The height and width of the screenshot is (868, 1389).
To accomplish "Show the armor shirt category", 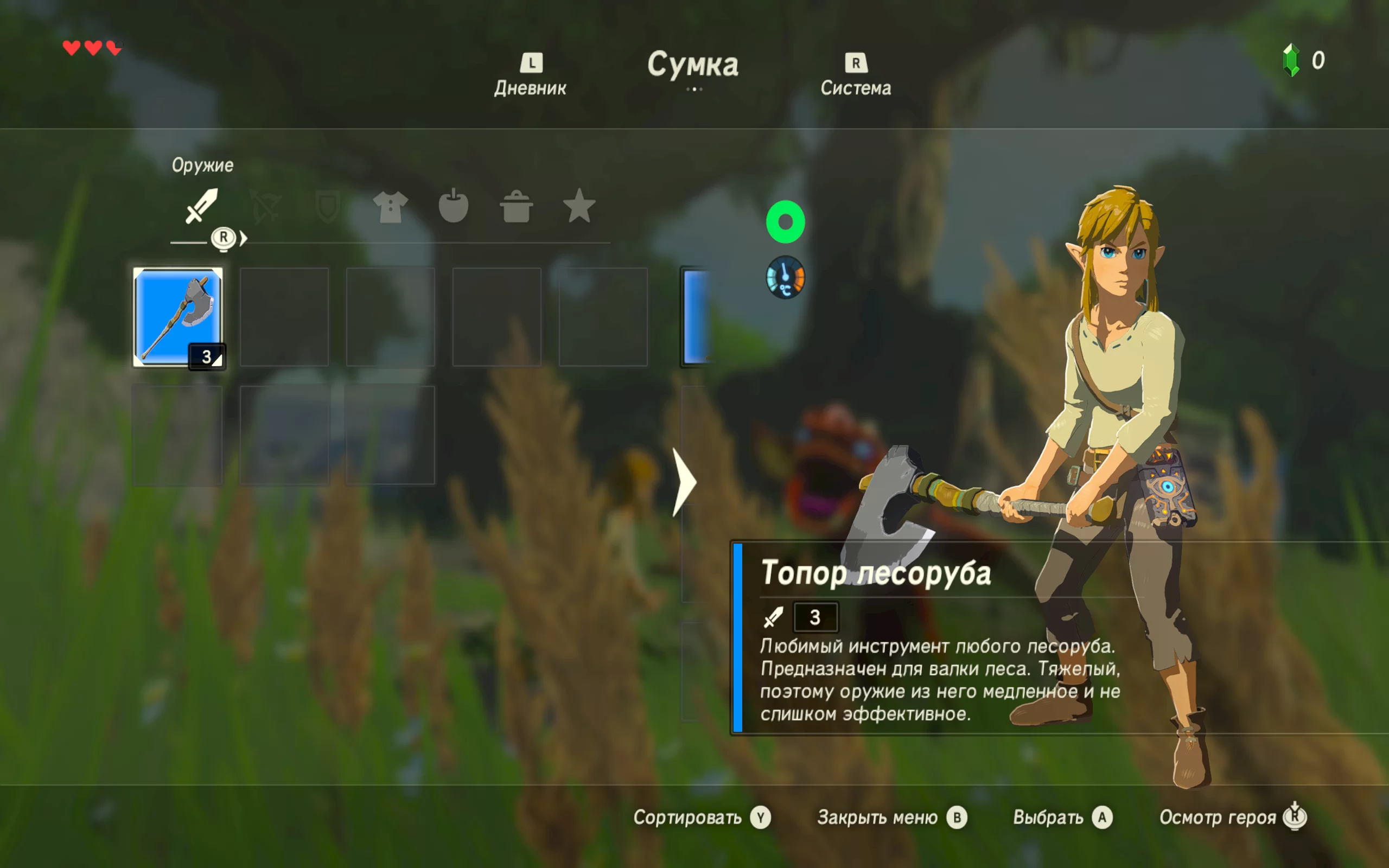I will coord(390,207).
